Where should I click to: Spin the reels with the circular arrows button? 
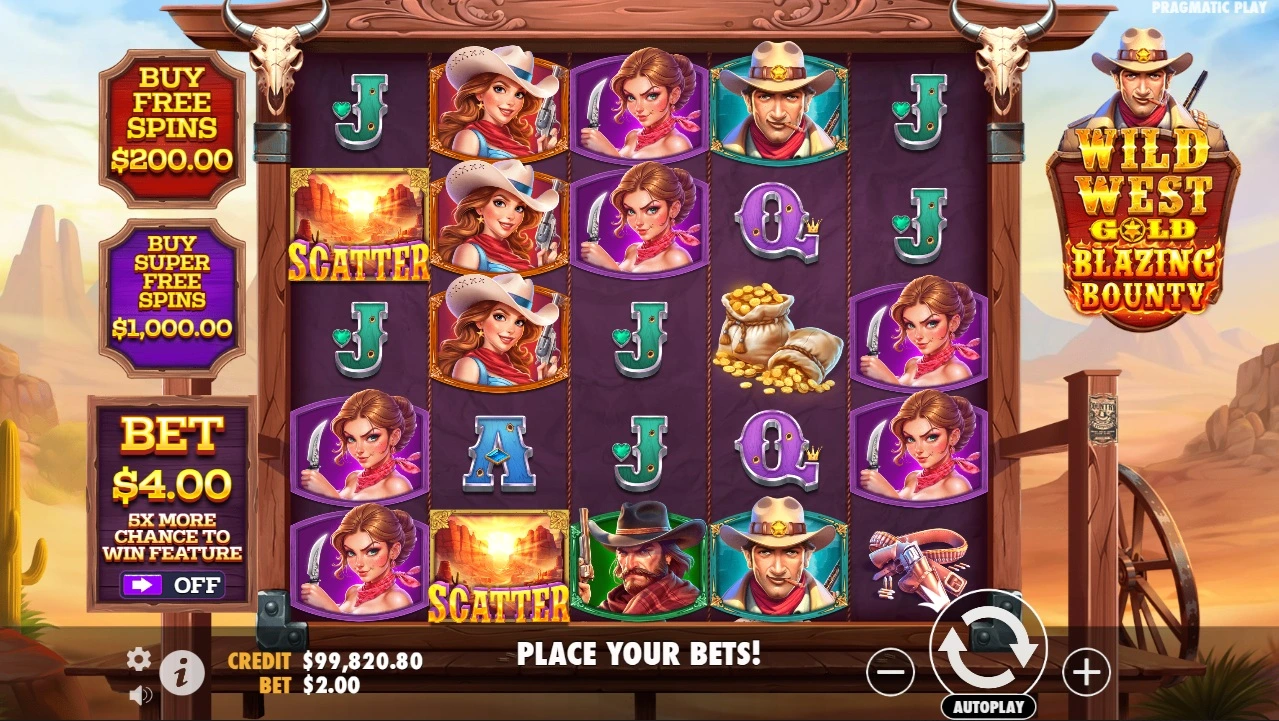[988, 647]
